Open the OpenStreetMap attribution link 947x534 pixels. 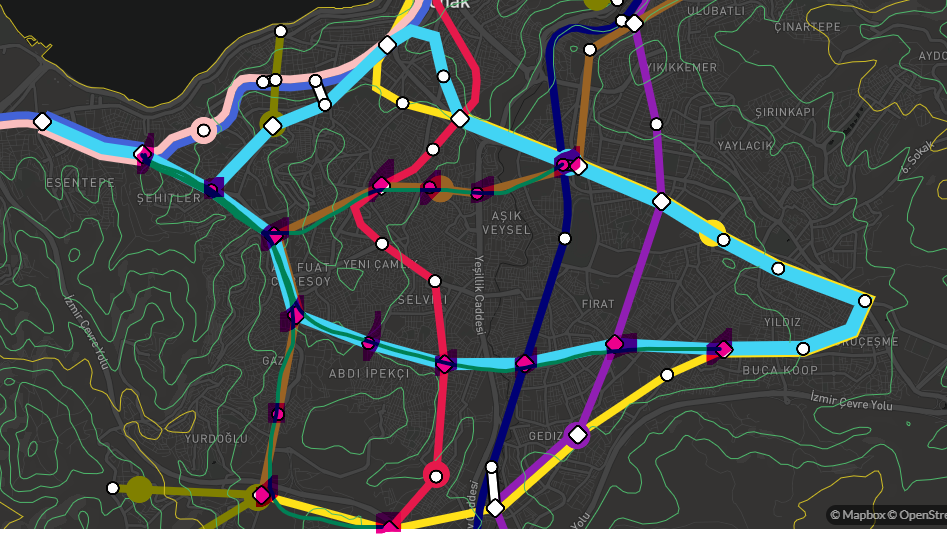[x=915, y=515]
